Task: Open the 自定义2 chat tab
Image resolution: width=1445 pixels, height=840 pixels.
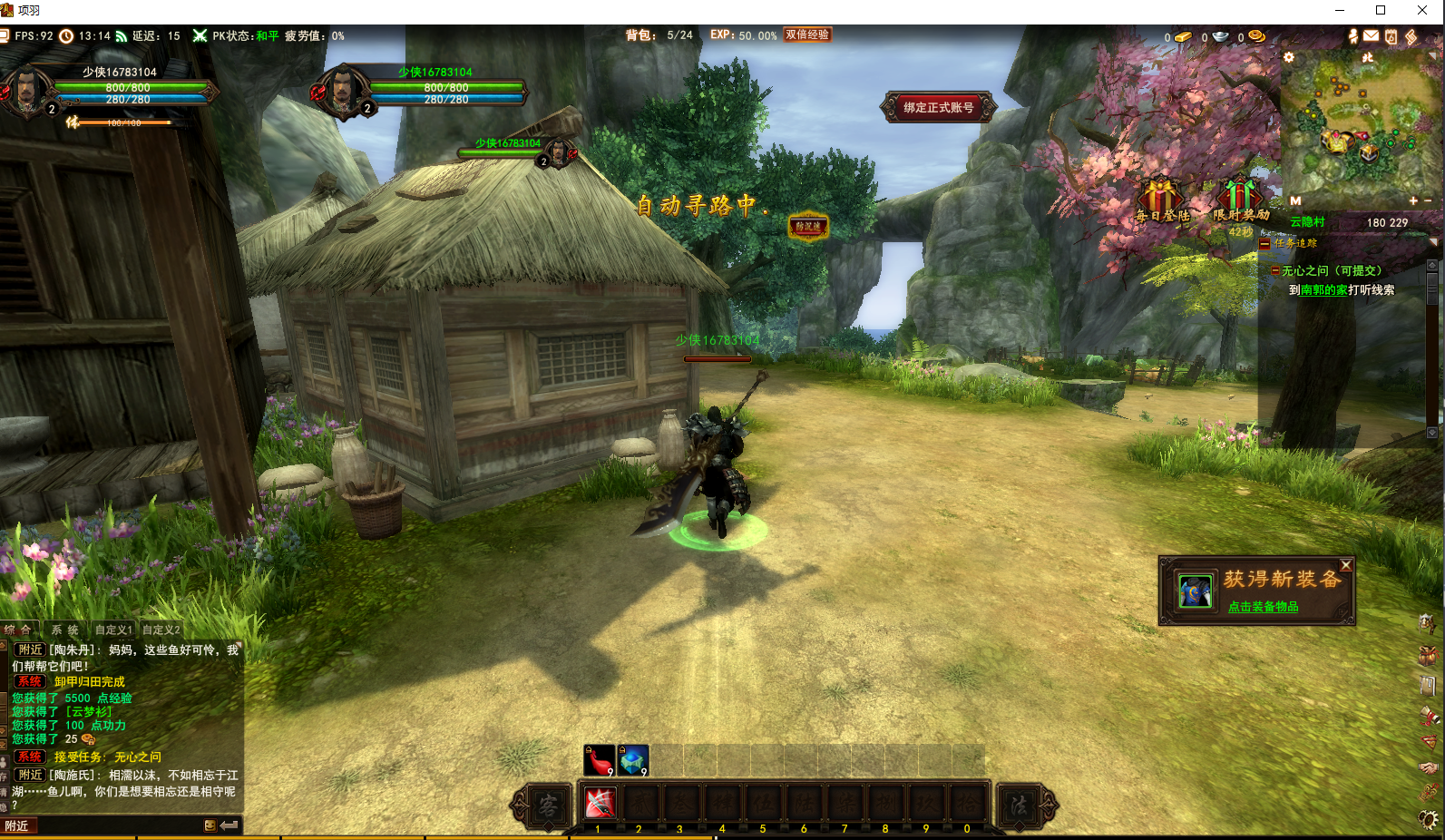Action: point(161,630)
